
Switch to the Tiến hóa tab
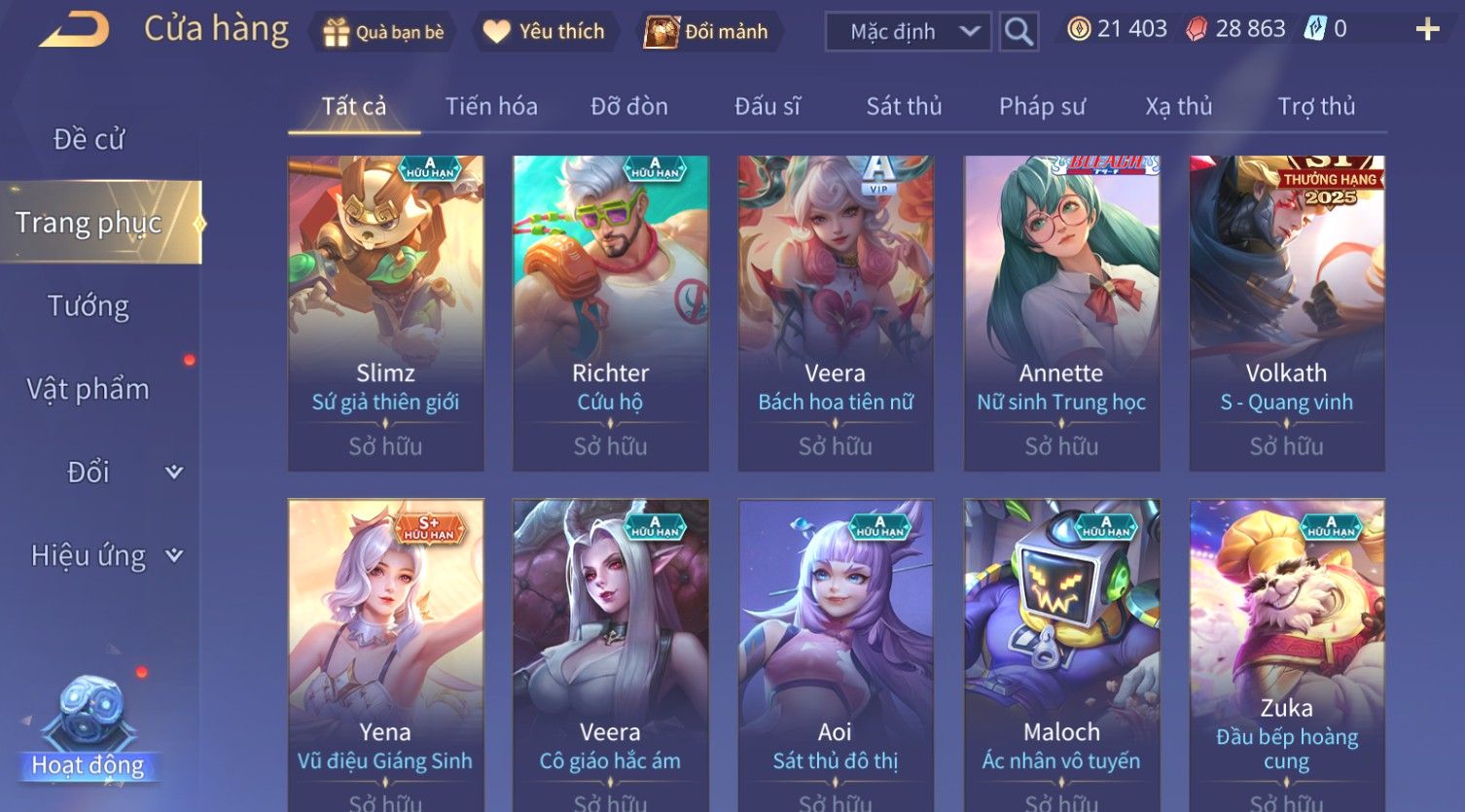pos(491,106)
